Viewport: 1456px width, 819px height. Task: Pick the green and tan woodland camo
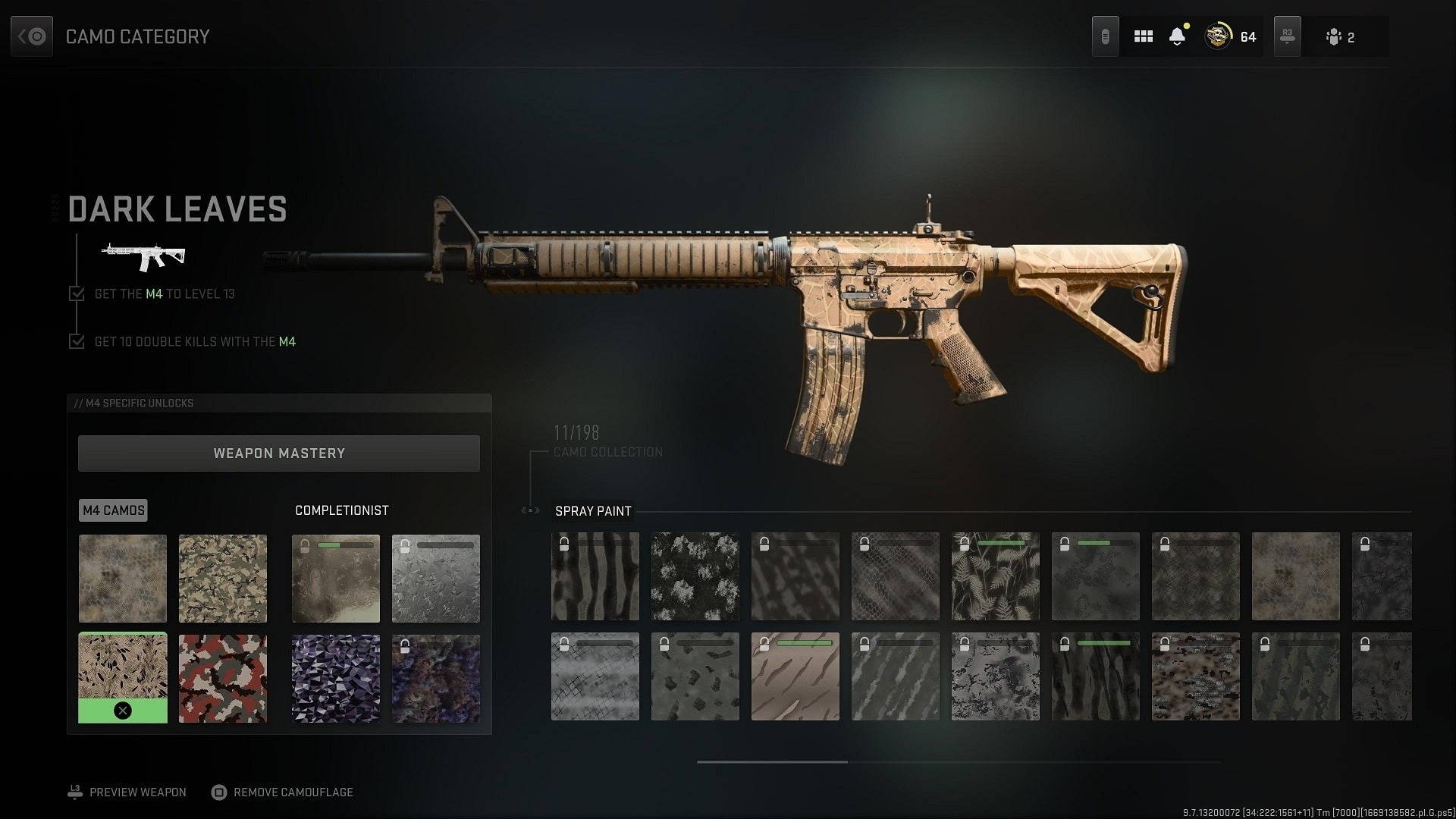(x=223, y=578)
